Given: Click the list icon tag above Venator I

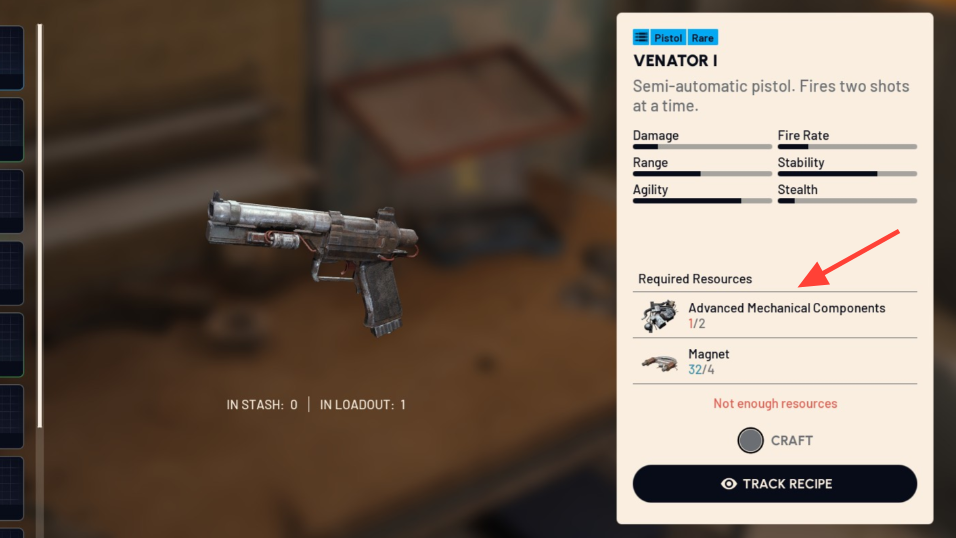Looking at the screenshot, I should click(641, 37).
